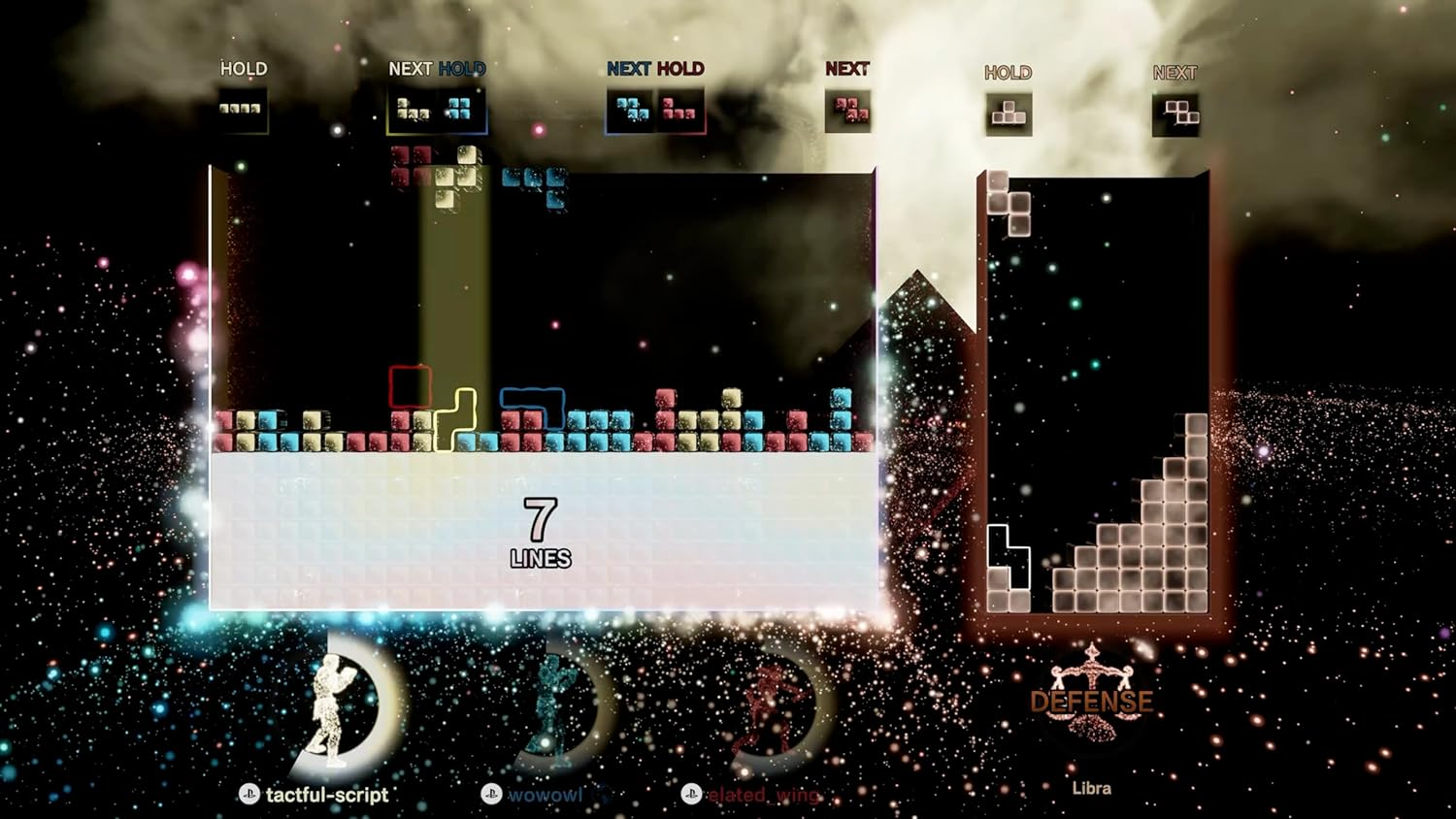Image resolution: width=1456 pixels, height=819 pixels.
Task: Click the 7 LINES counter display
Action: click(541, 532)
